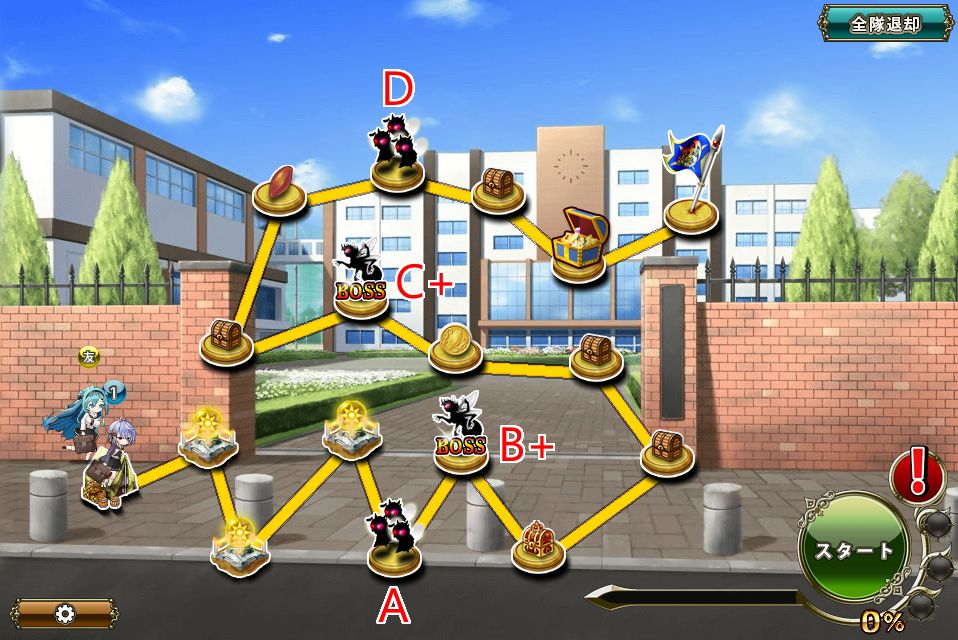Hit the green スタート start button
Screen dimensions: 958x640
[x=852, y=549]
